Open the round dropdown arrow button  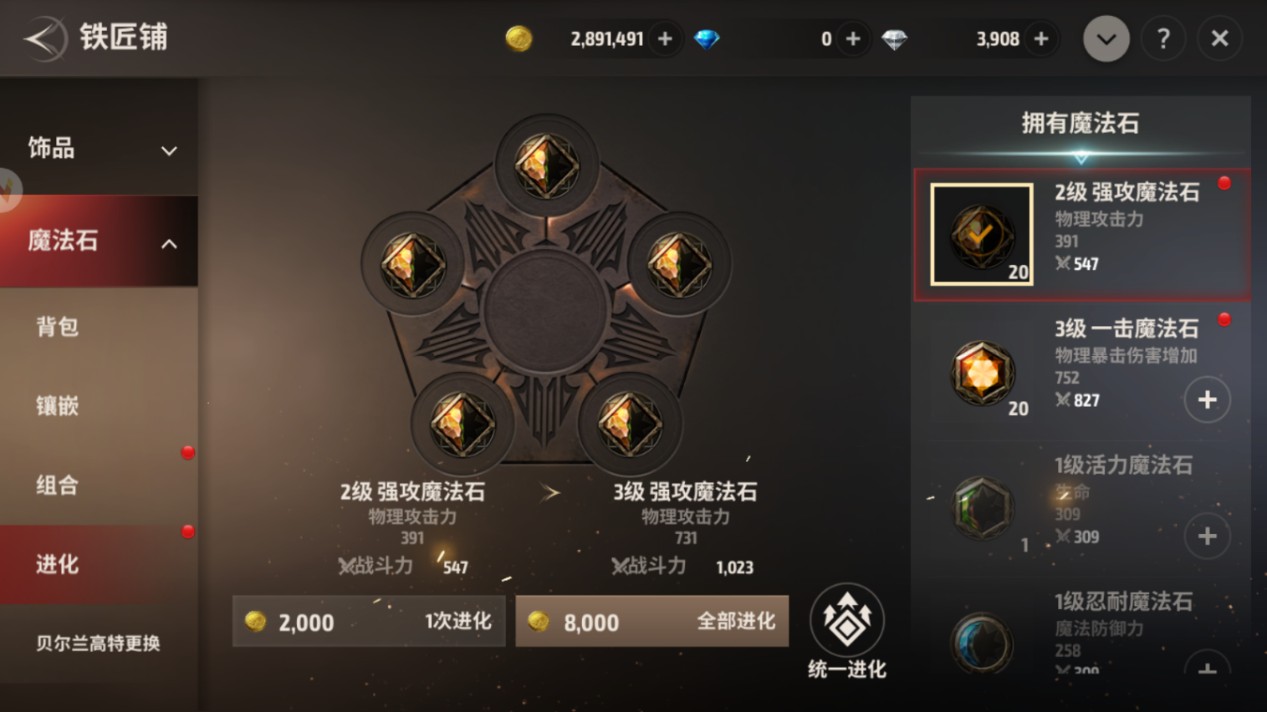tap(1106, 39)
